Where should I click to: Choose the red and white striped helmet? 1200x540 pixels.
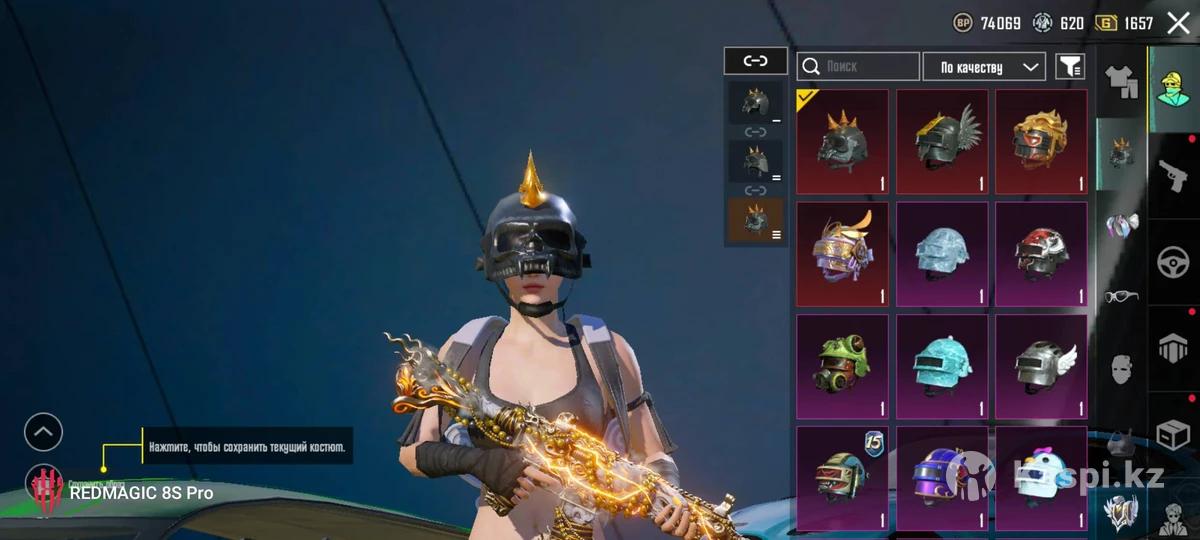[x=1041, y=253]
